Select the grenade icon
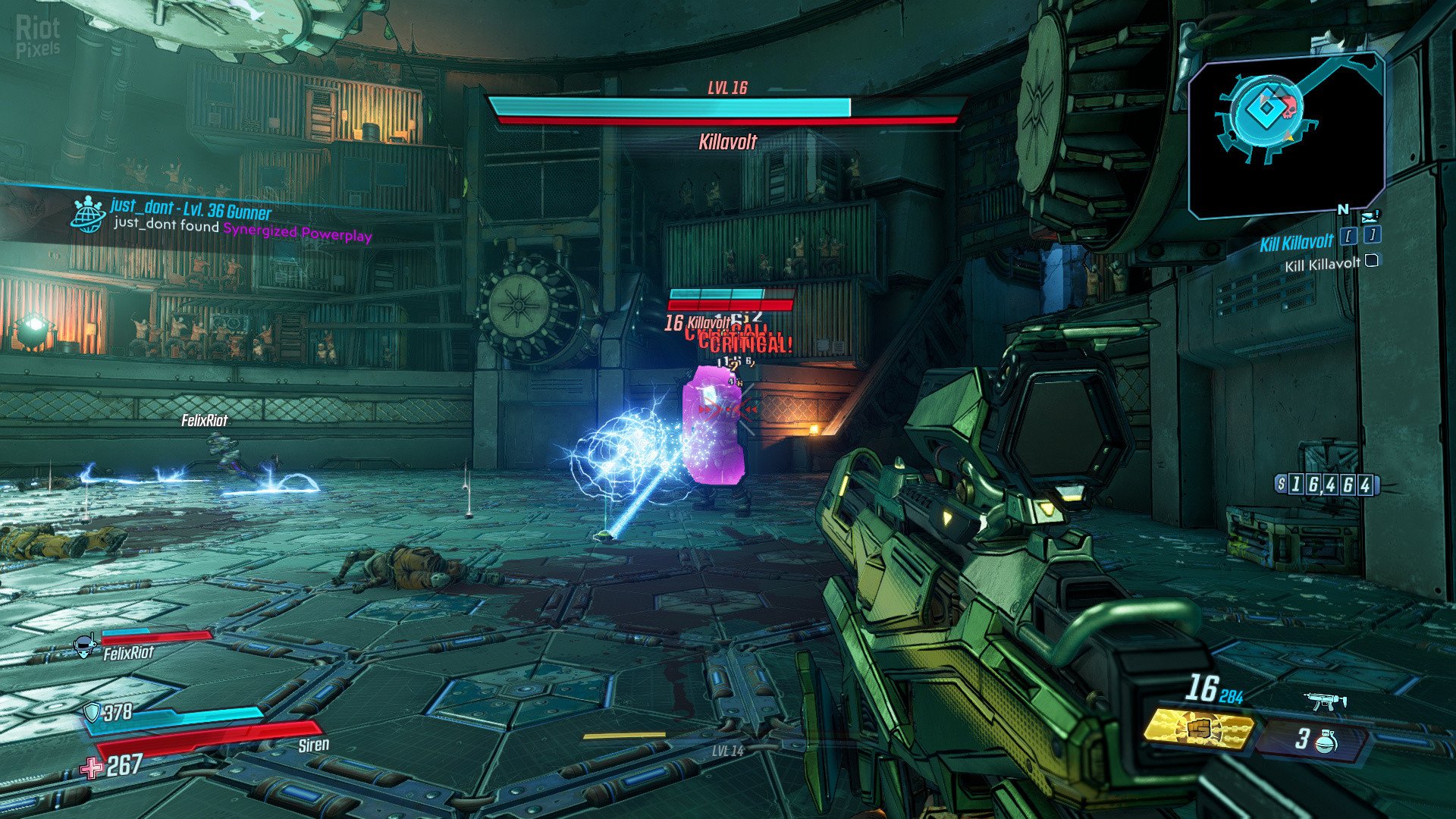The height and width of the screenshot is (819, 1456). pos(1326,740)
